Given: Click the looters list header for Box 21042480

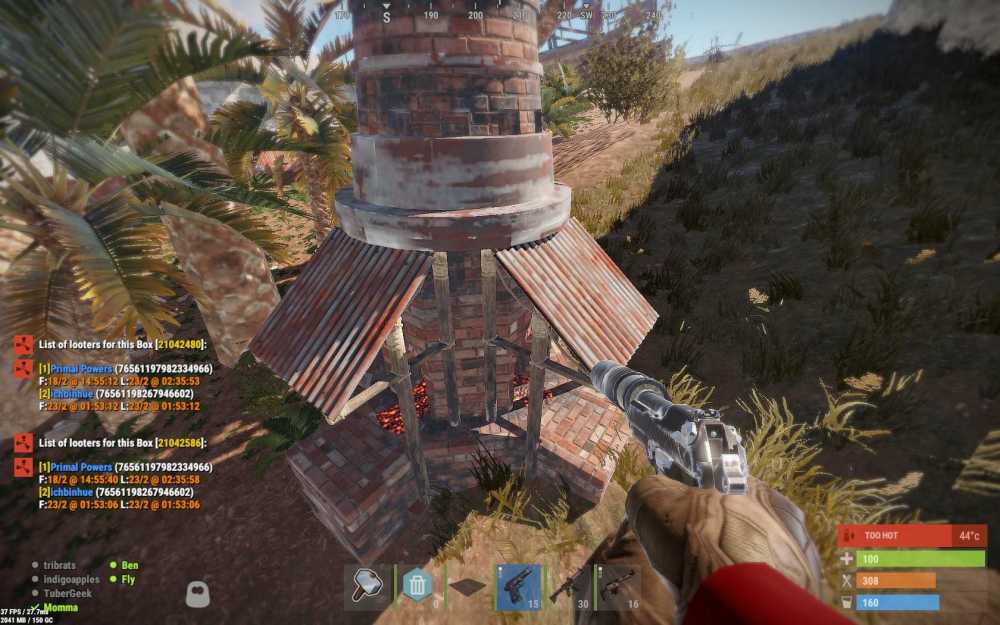Looking at the screenshot, I should click(122, 344).
